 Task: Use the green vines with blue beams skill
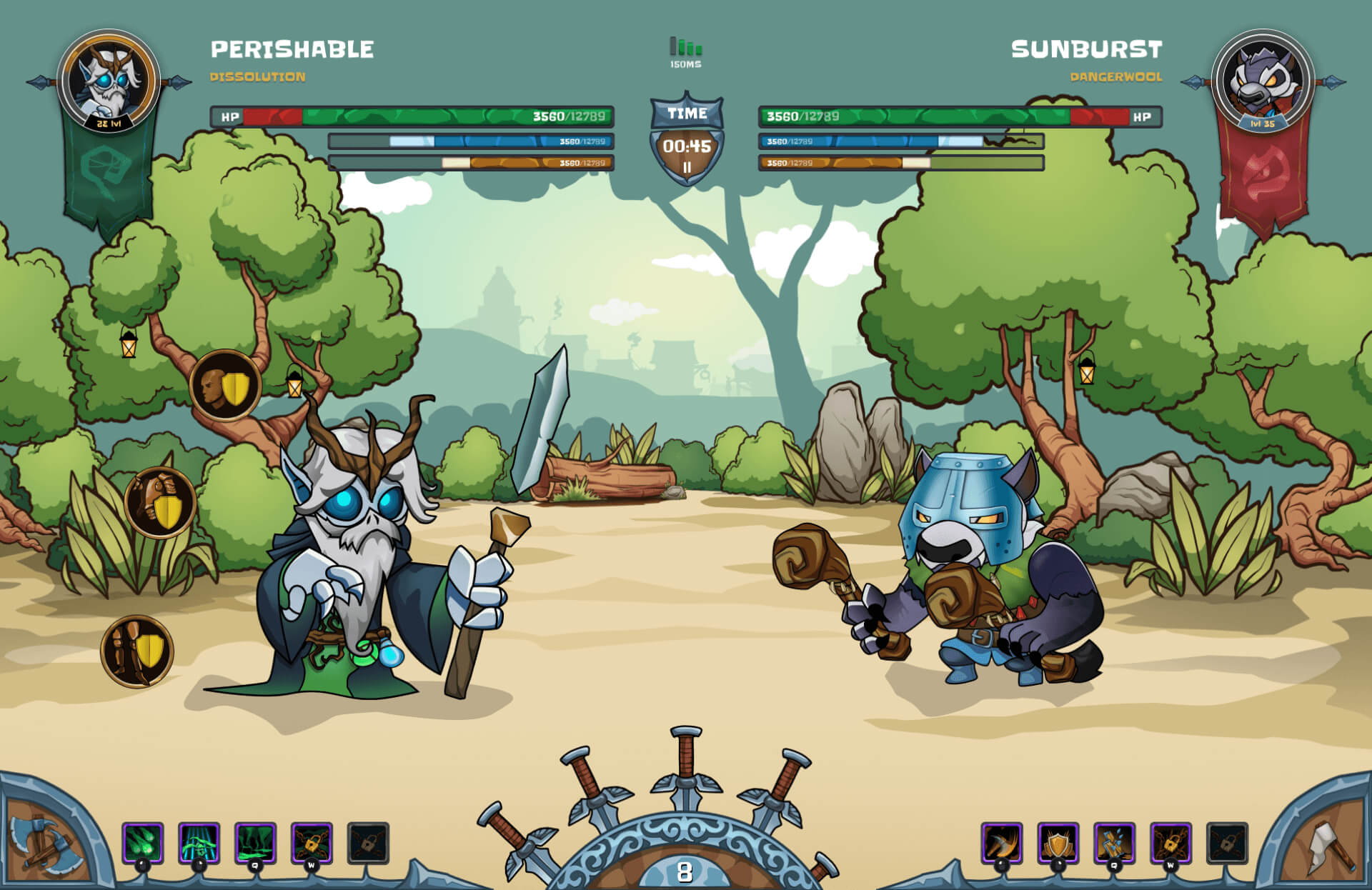point(199,843)
